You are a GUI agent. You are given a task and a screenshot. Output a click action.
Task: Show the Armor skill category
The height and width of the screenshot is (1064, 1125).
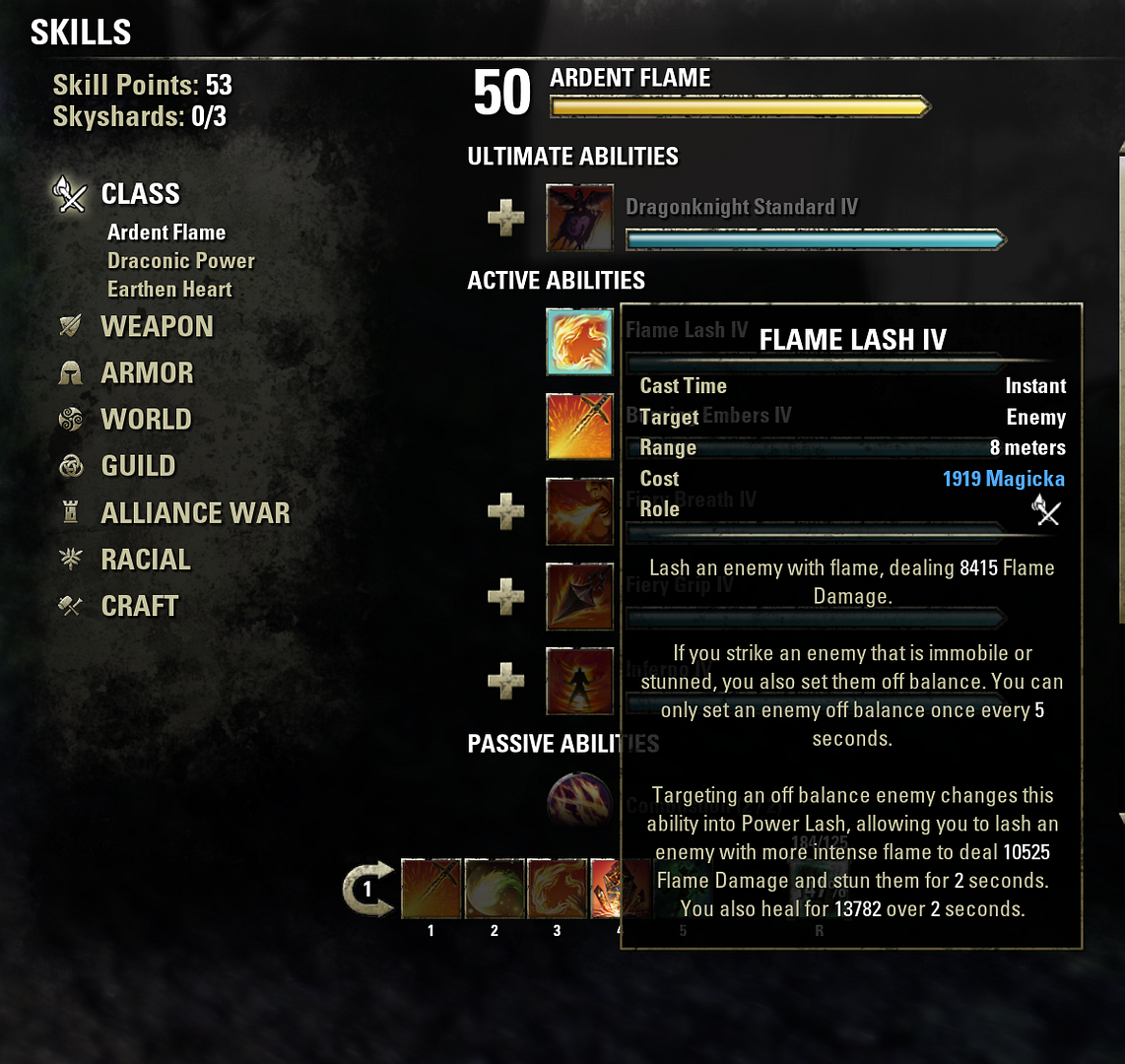click(x=147, y=373)
